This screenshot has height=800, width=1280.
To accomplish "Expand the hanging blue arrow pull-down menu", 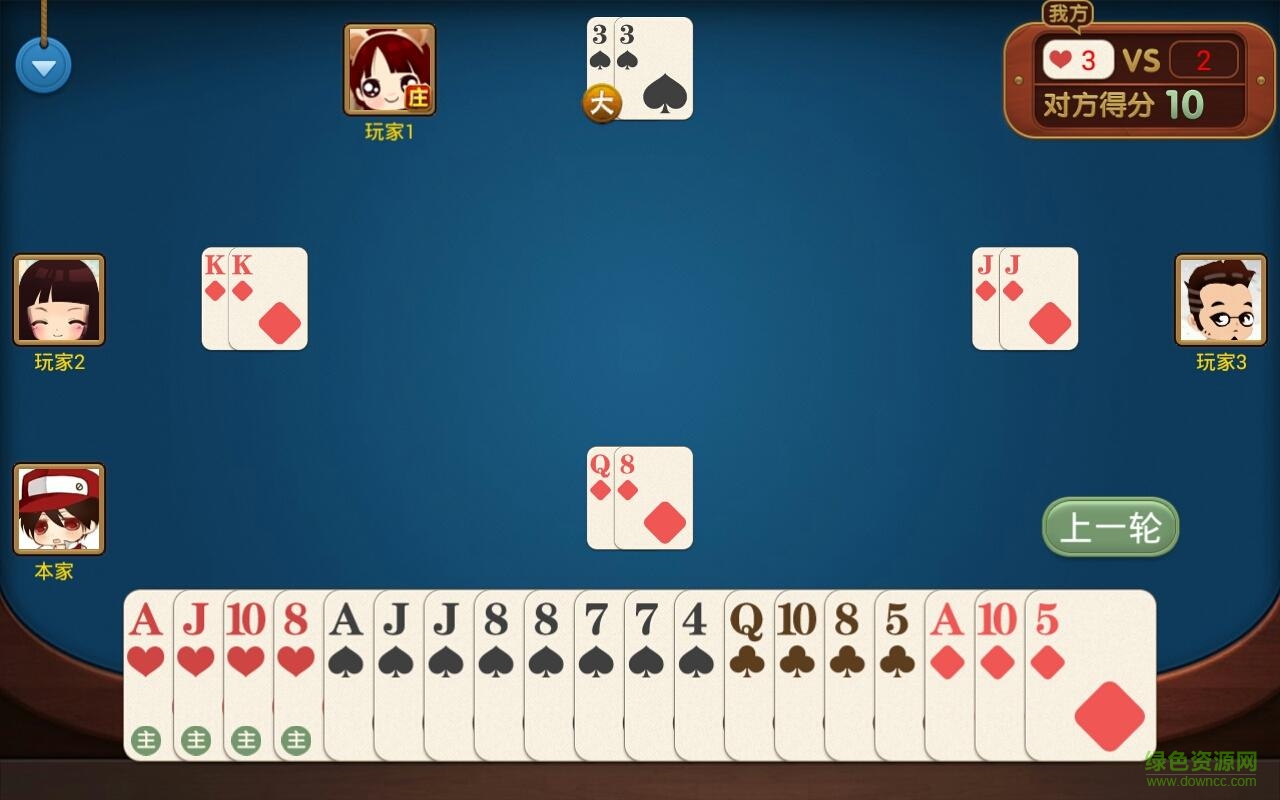I will tap(43, 63).
